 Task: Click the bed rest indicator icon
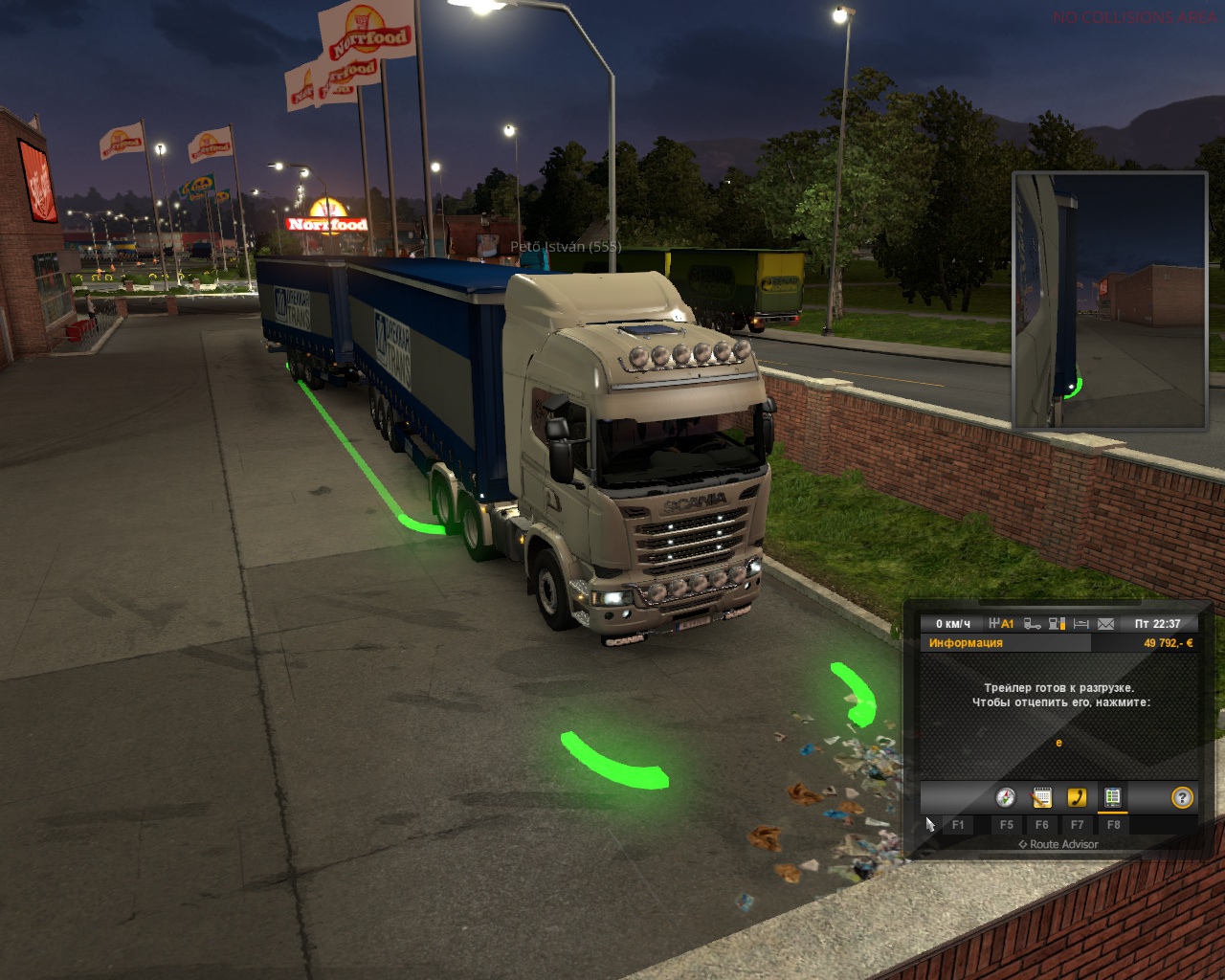1081,624
